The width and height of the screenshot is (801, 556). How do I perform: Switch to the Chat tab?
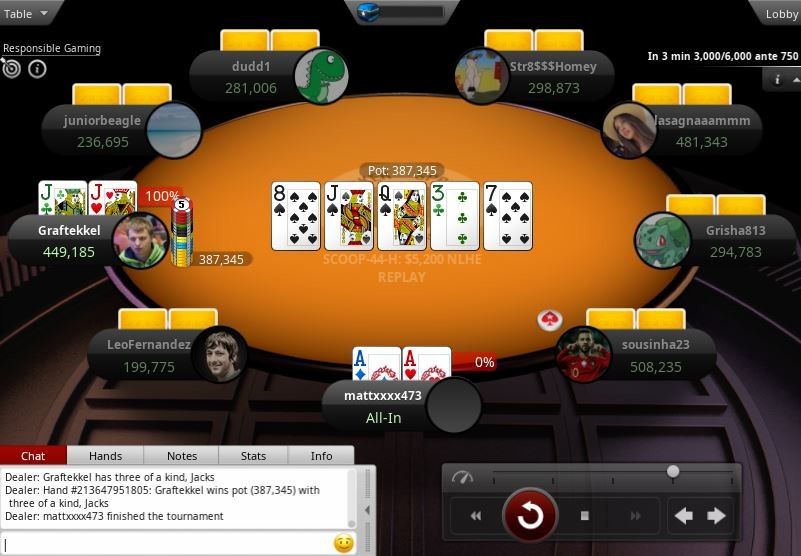click(33, 456)
